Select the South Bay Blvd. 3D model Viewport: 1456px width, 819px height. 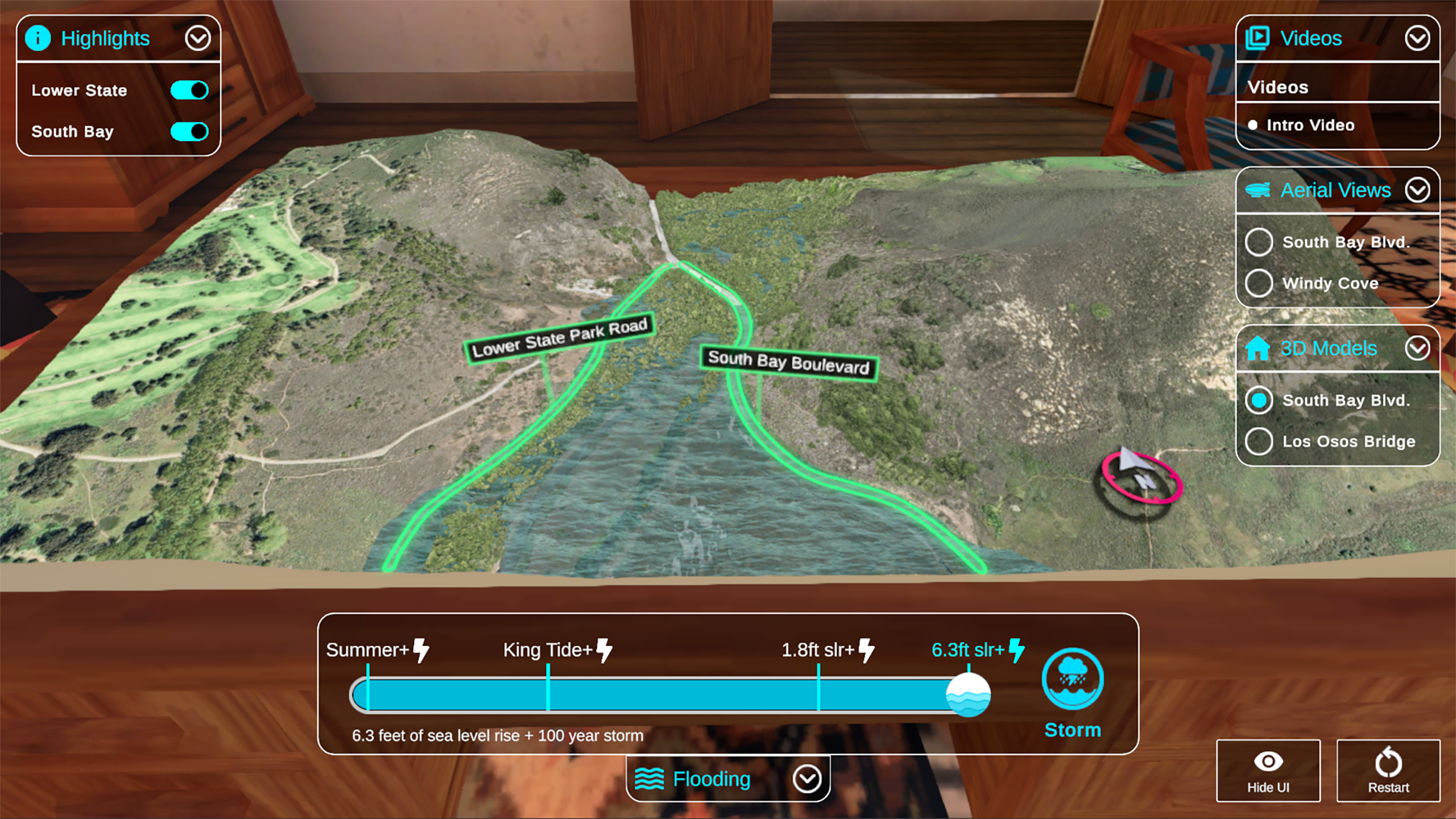tap(1259, 400)
